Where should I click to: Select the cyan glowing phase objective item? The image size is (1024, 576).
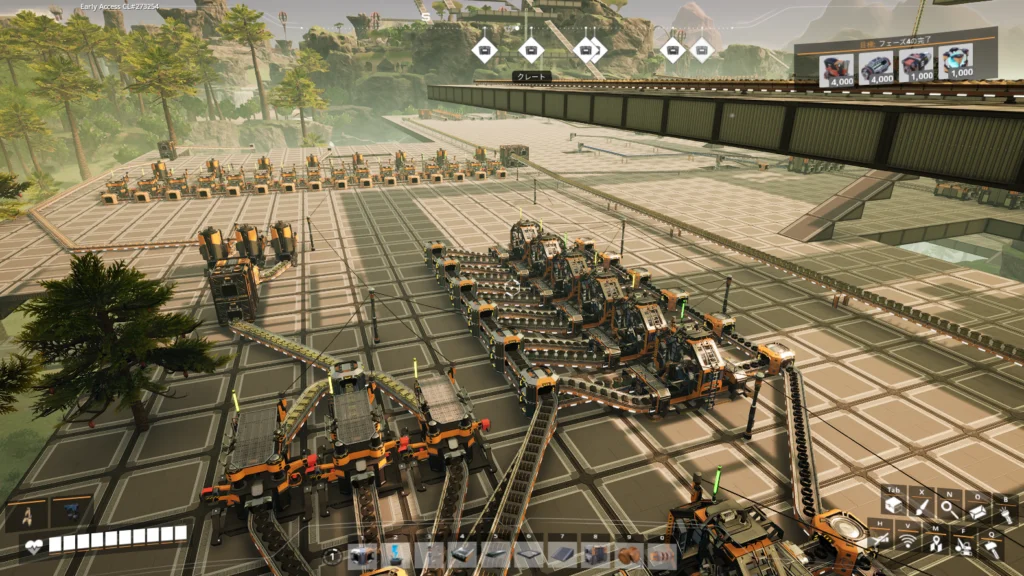958,64
